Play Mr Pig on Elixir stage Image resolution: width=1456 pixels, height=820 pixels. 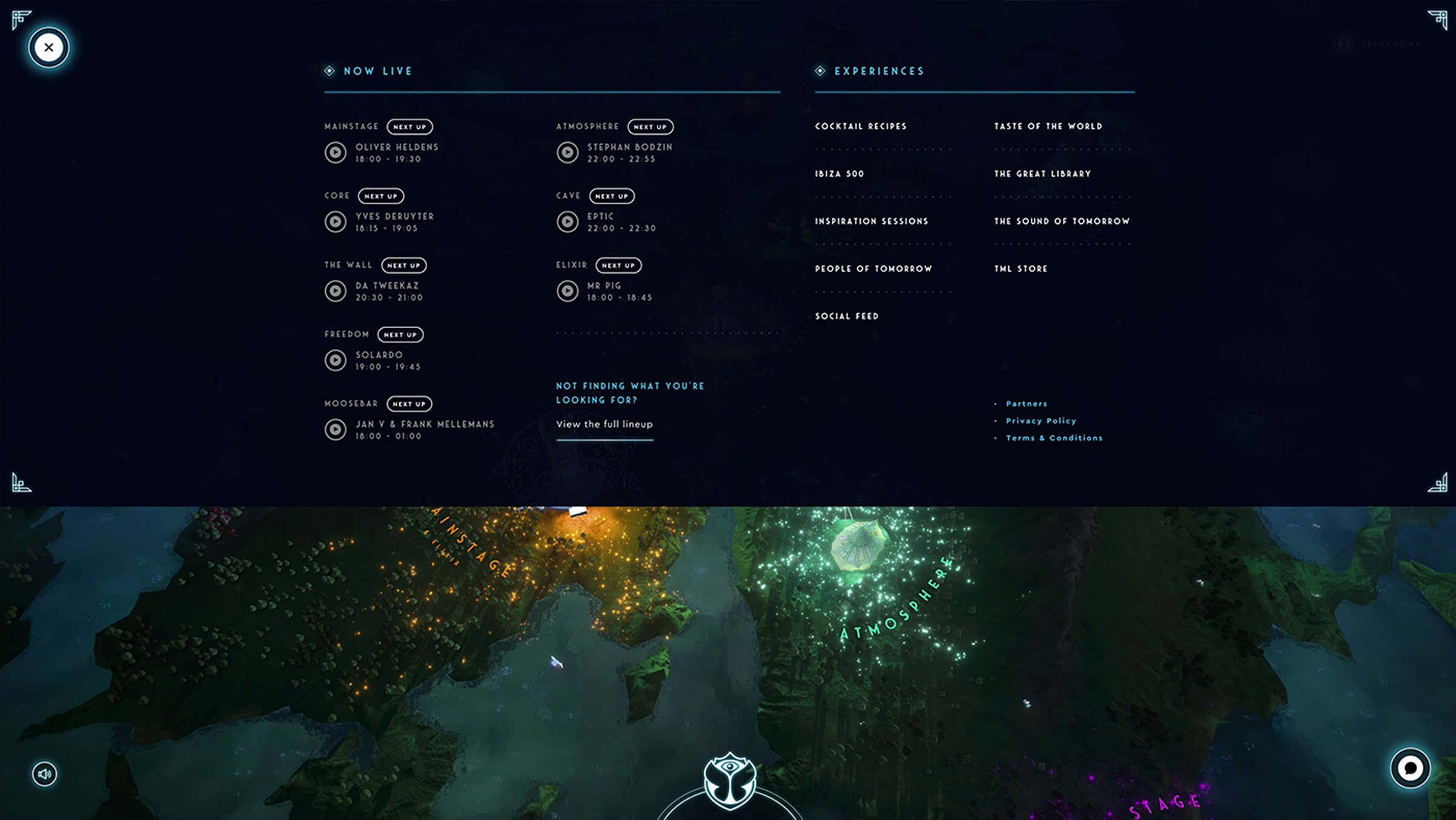(x=567, y=291)
